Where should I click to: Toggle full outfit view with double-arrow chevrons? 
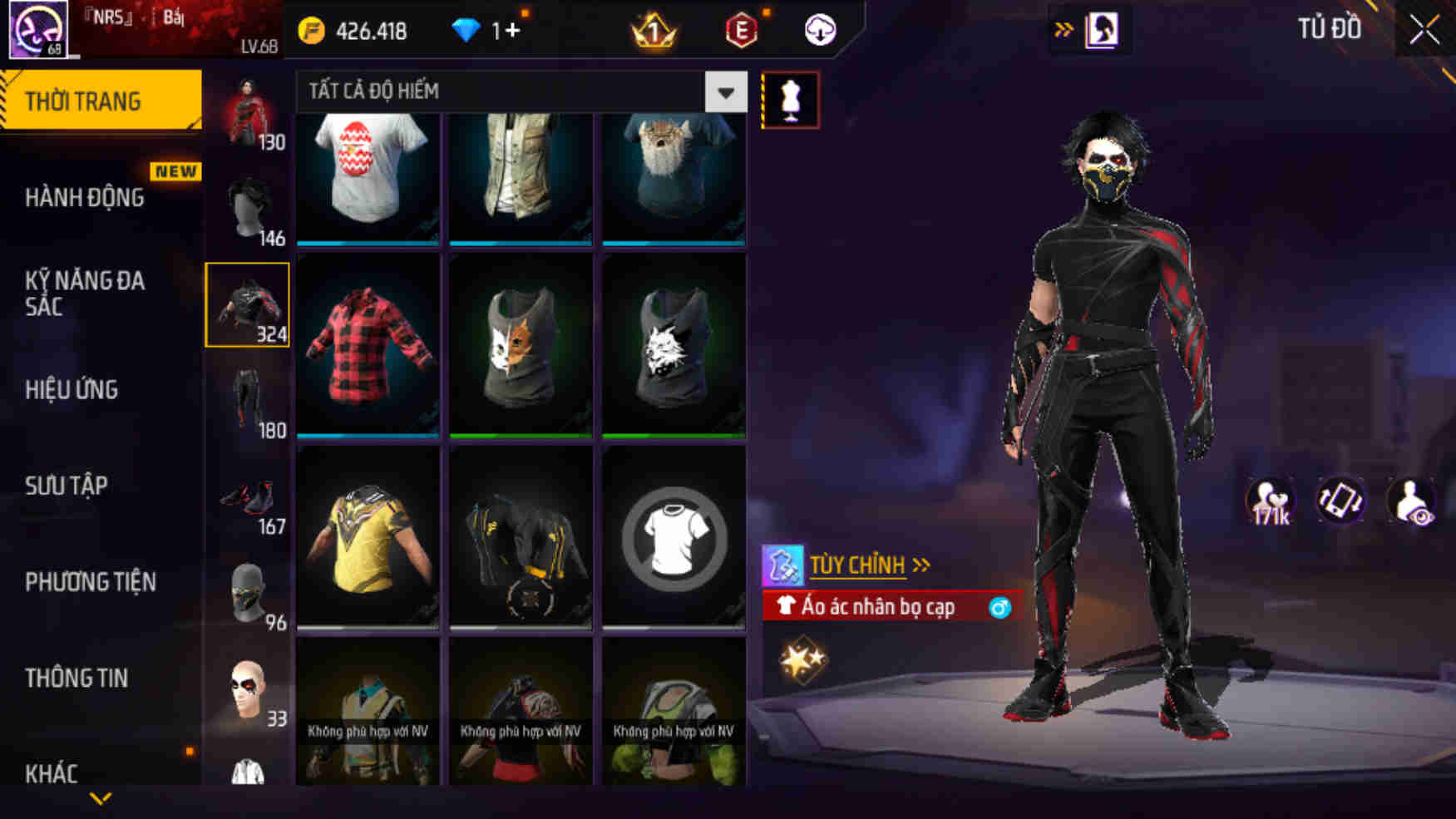1065,27
